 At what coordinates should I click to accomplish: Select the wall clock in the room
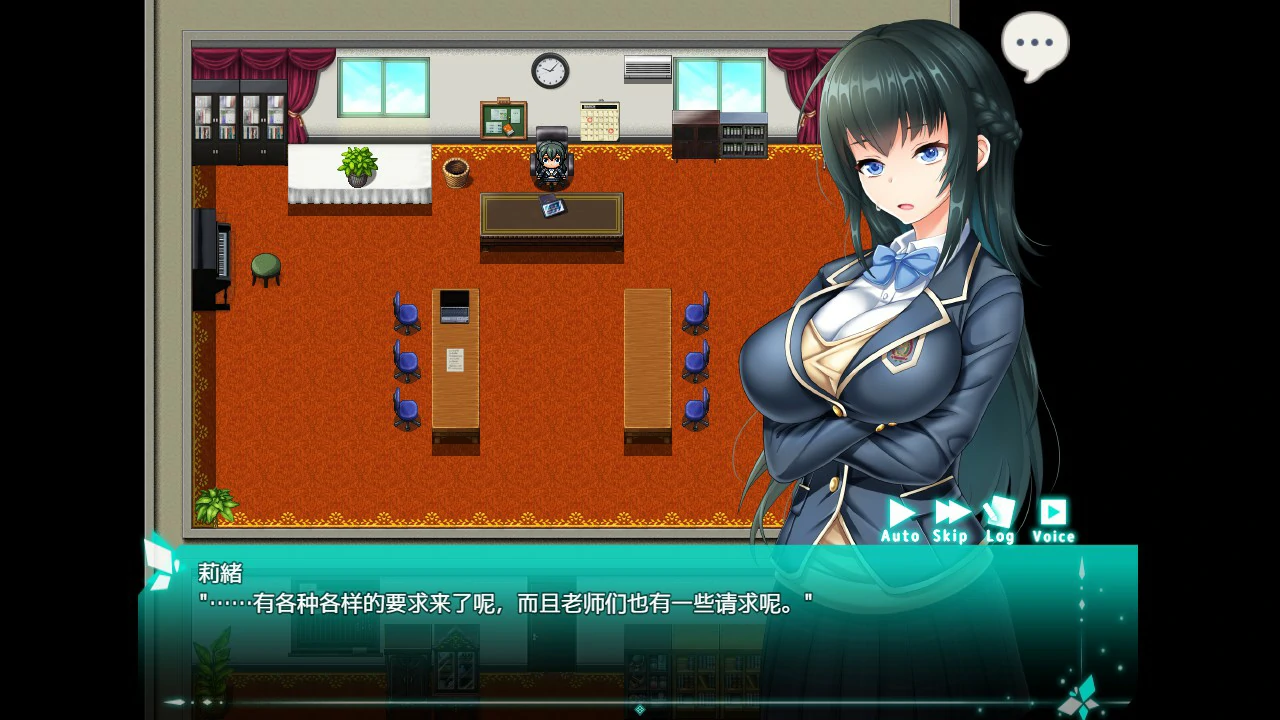pyautogui.click(x=549, y=72)
